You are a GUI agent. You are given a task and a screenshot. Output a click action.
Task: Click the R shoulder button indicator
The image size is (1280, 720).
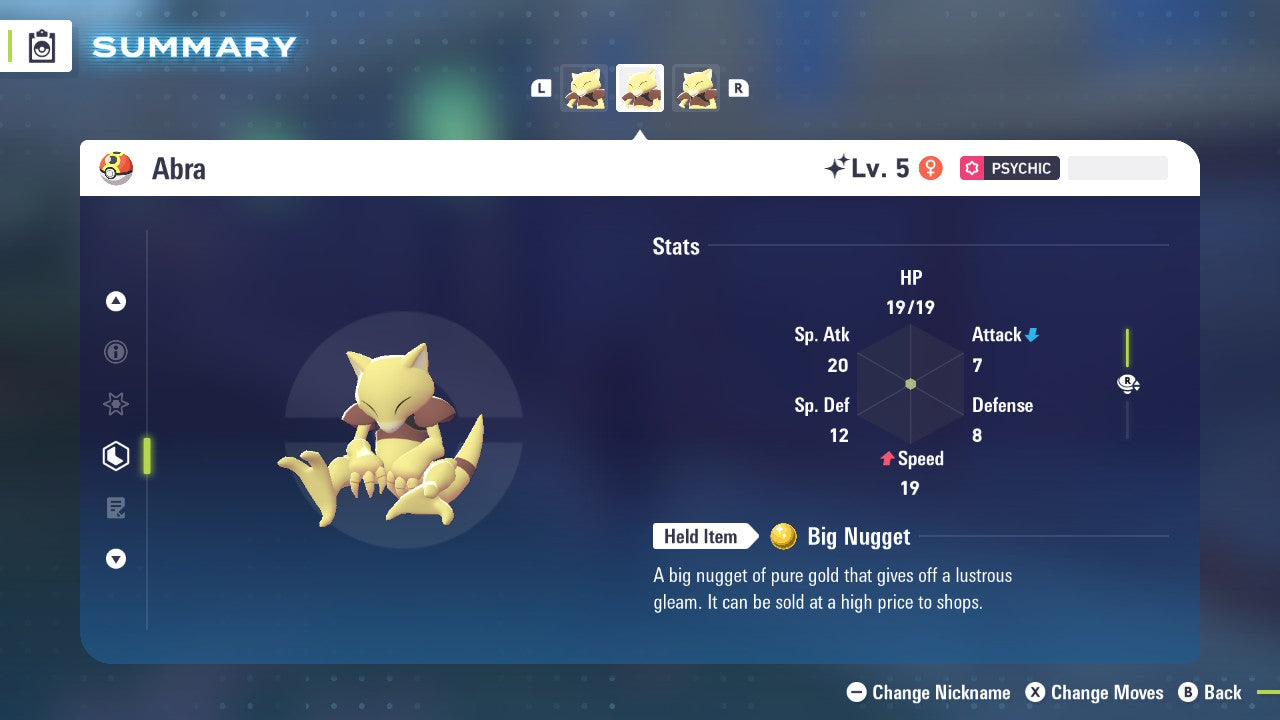pyautogui.click(x=739, y=88)
